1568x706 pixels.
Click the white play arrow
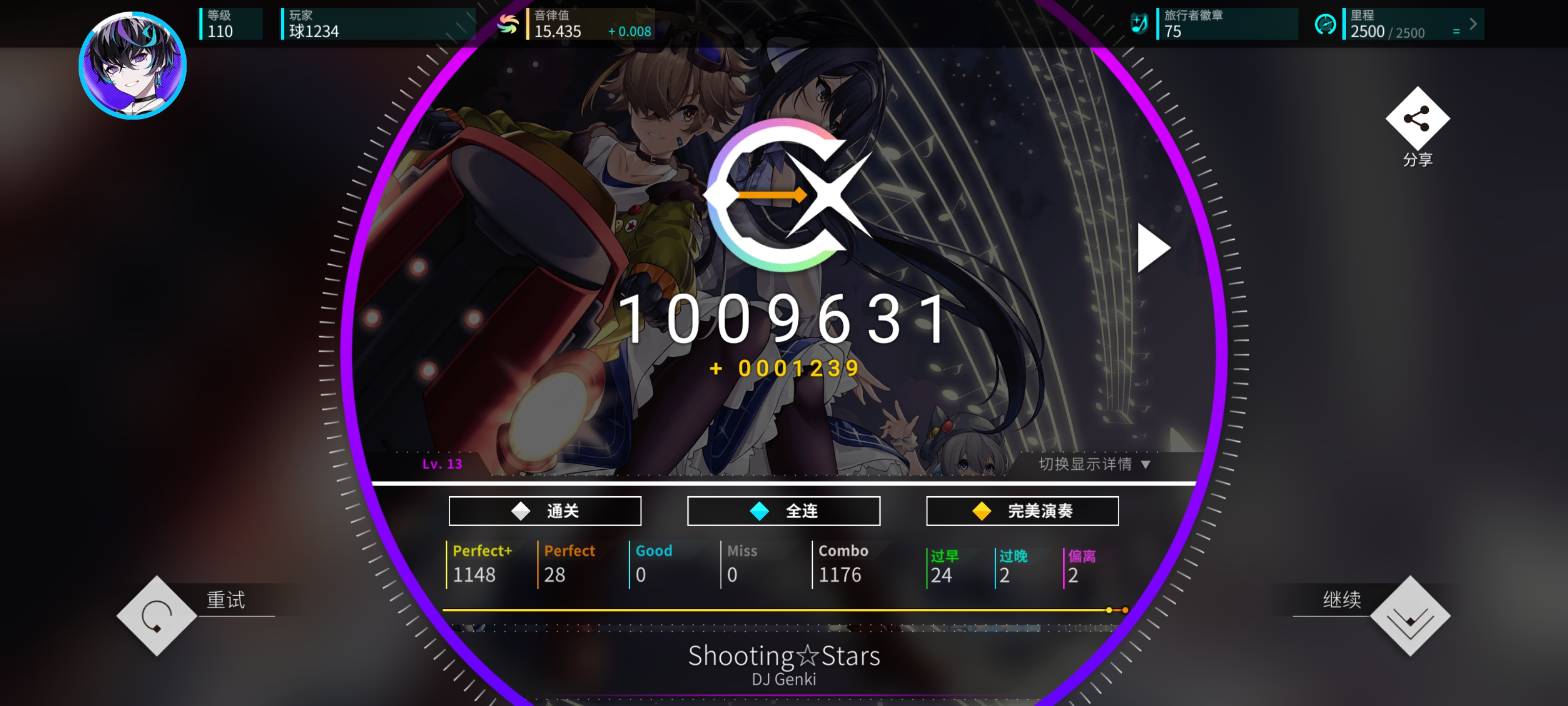point(1152,247)
